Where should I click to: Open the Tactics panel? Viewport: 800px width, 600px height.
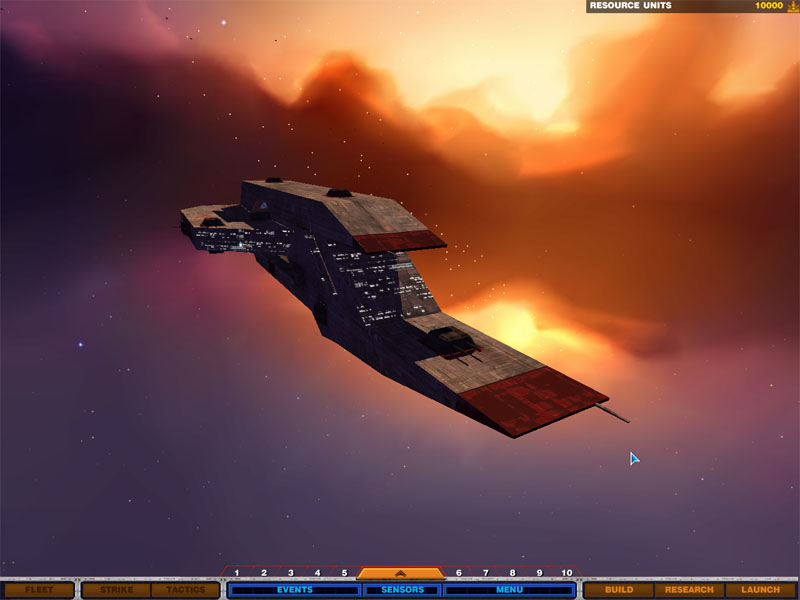pyautogui.click(x=185, y=590)
